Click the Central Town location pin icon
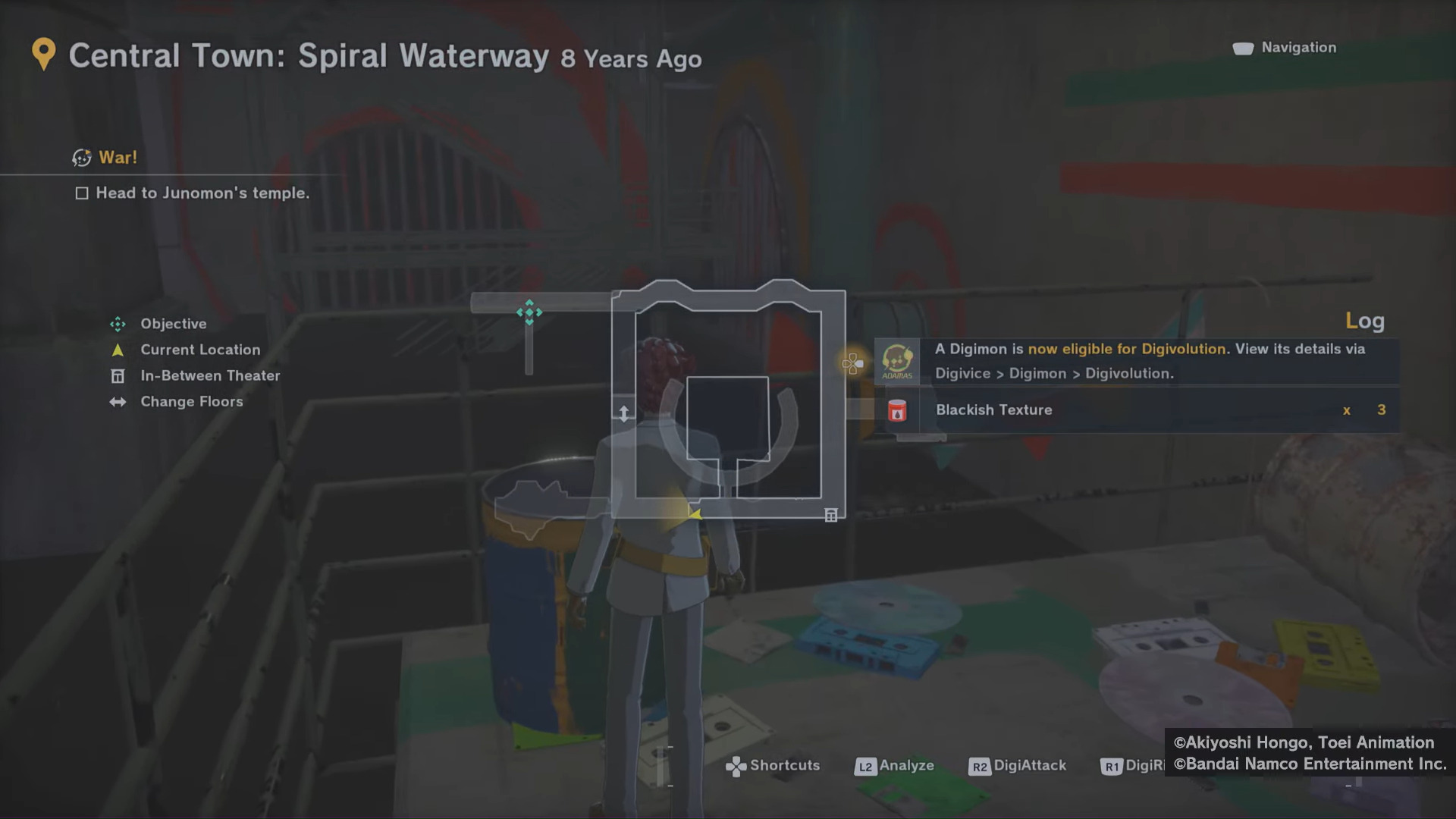 point(44,55)
